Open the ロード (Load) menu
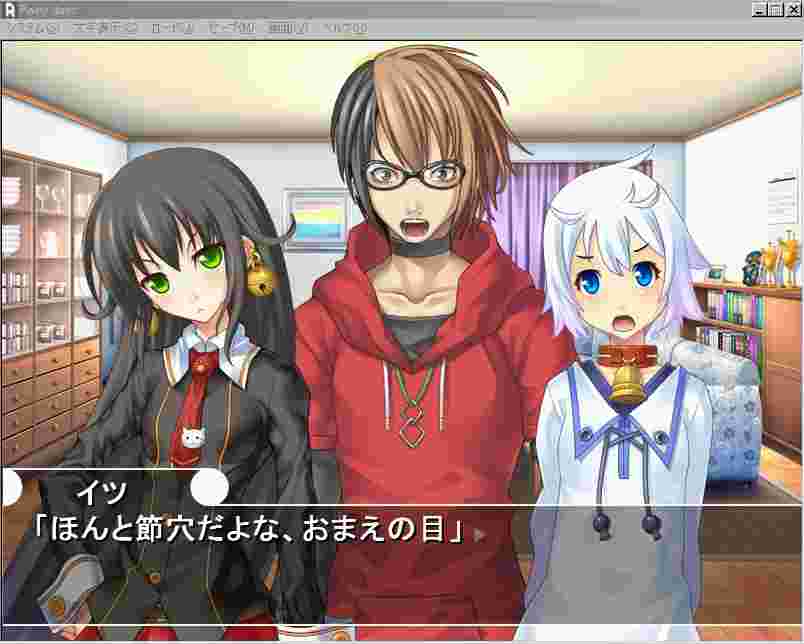This screenshot has width=804, height=644. (172, 28)
